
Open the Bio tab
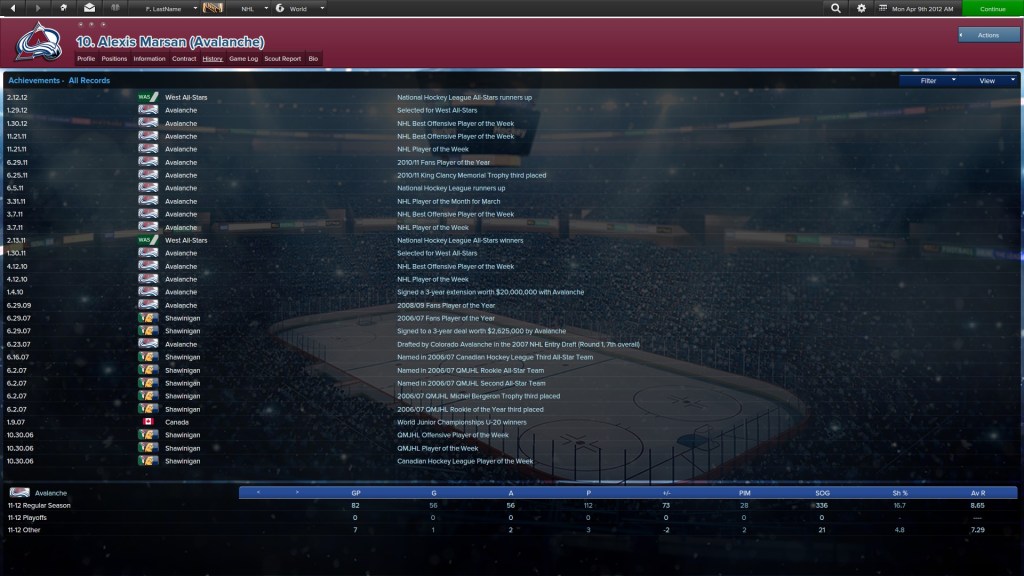(313, 59)
